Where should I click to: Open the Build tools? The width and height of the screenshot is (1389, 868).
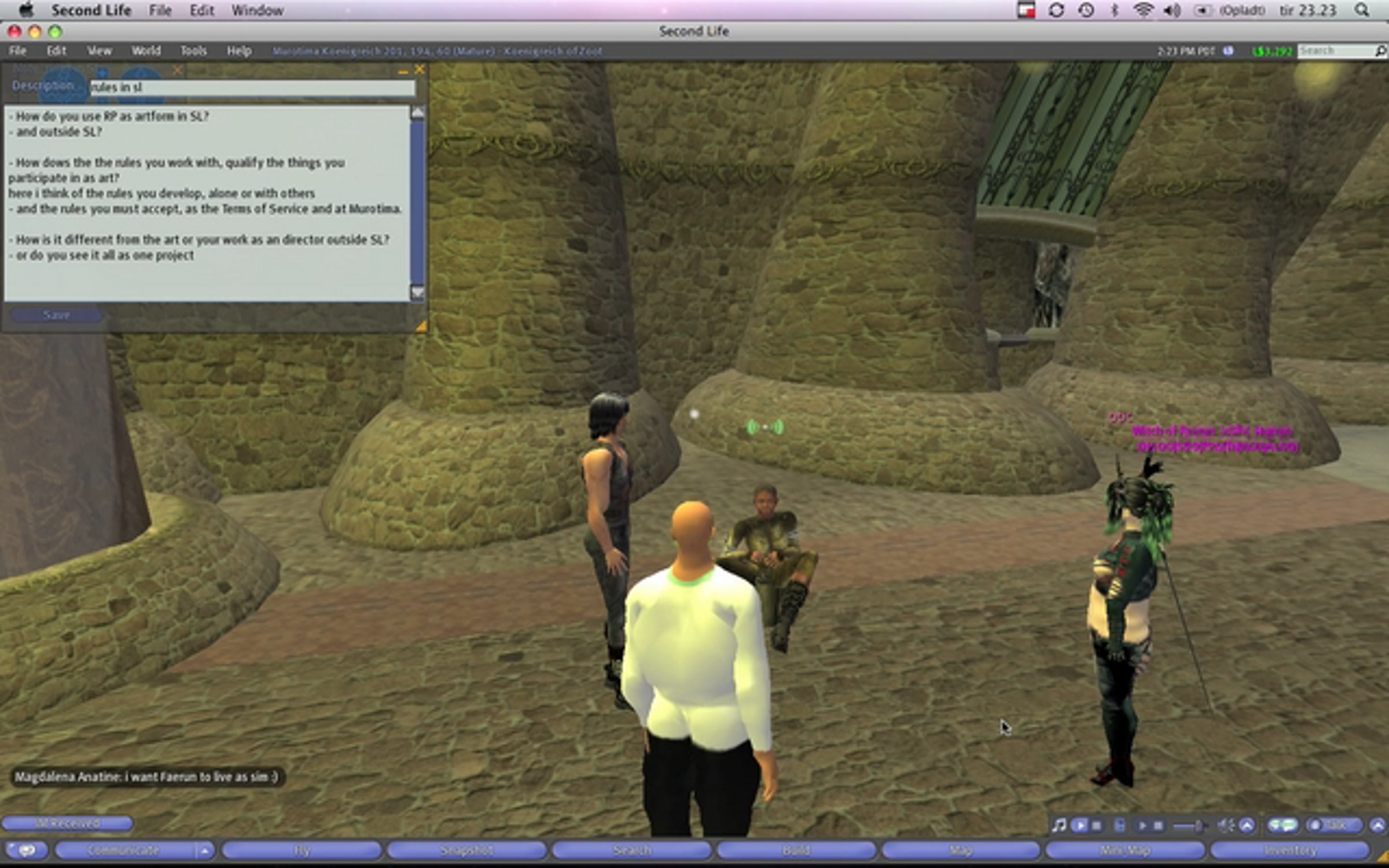pyautogui.click(x=796, y=850)
